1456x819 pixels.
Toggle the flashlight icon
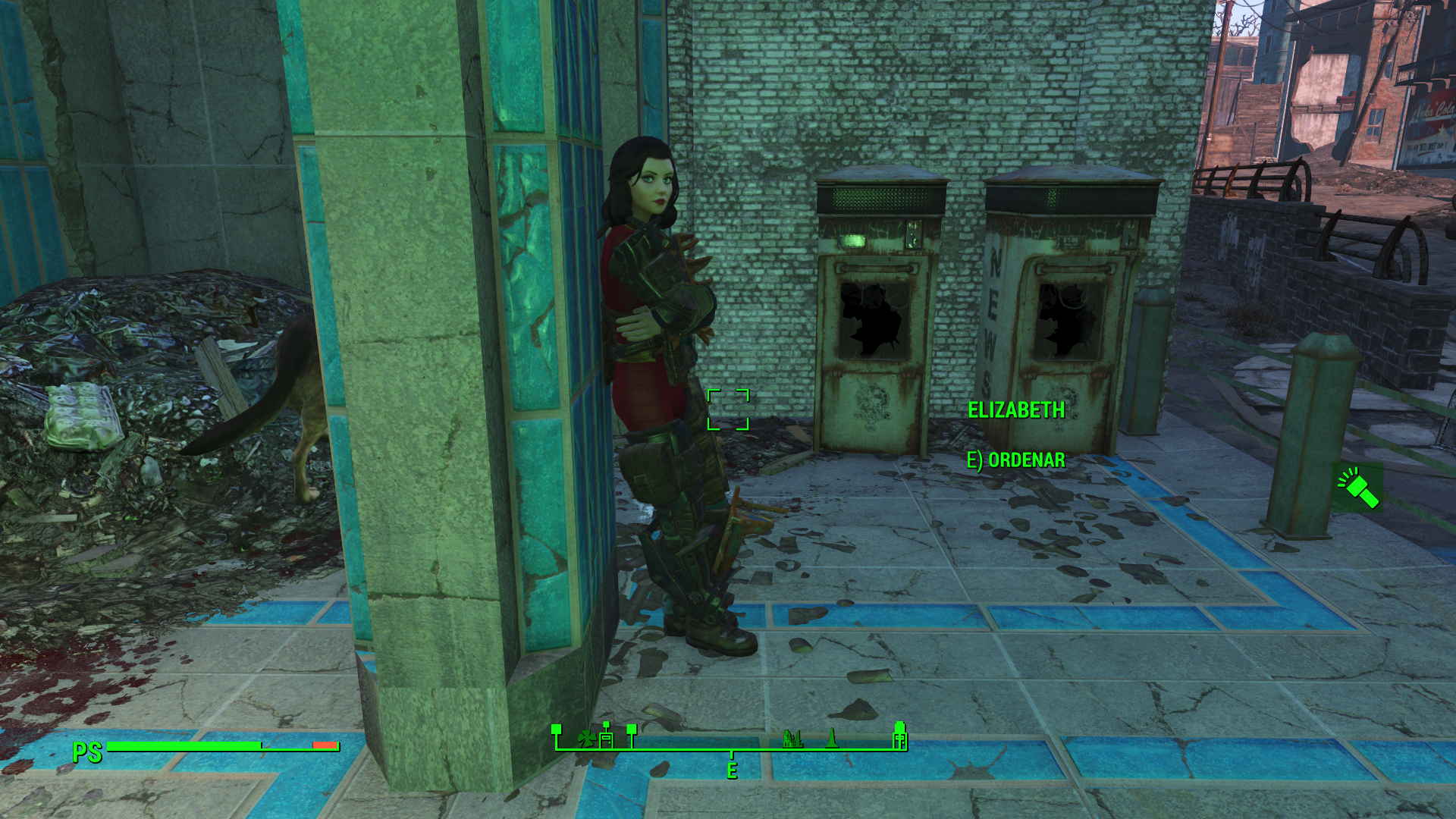[1358, 487]
